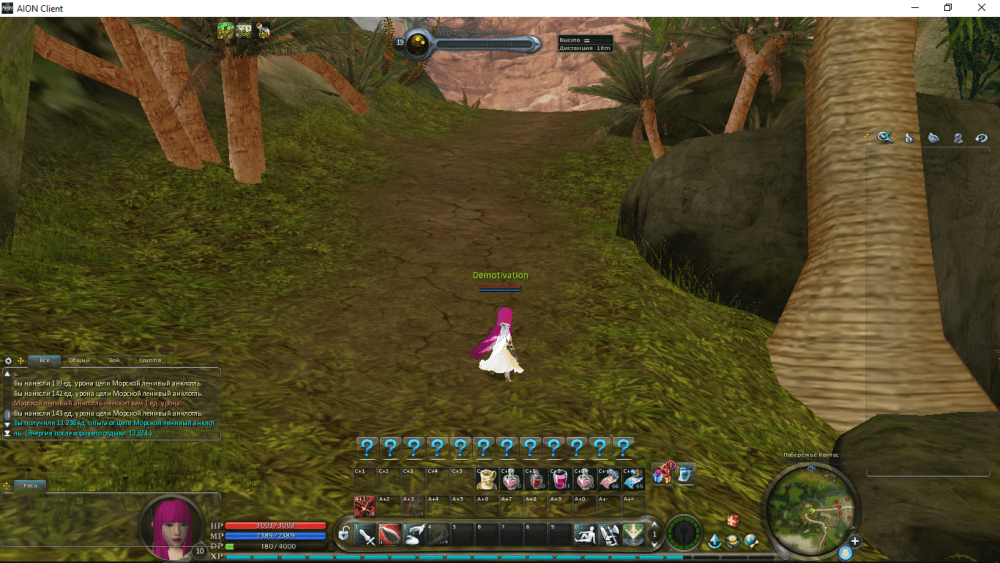Open the gift box event icon
This screenshot has height=563, width=1000.
(x=662, y=473)
